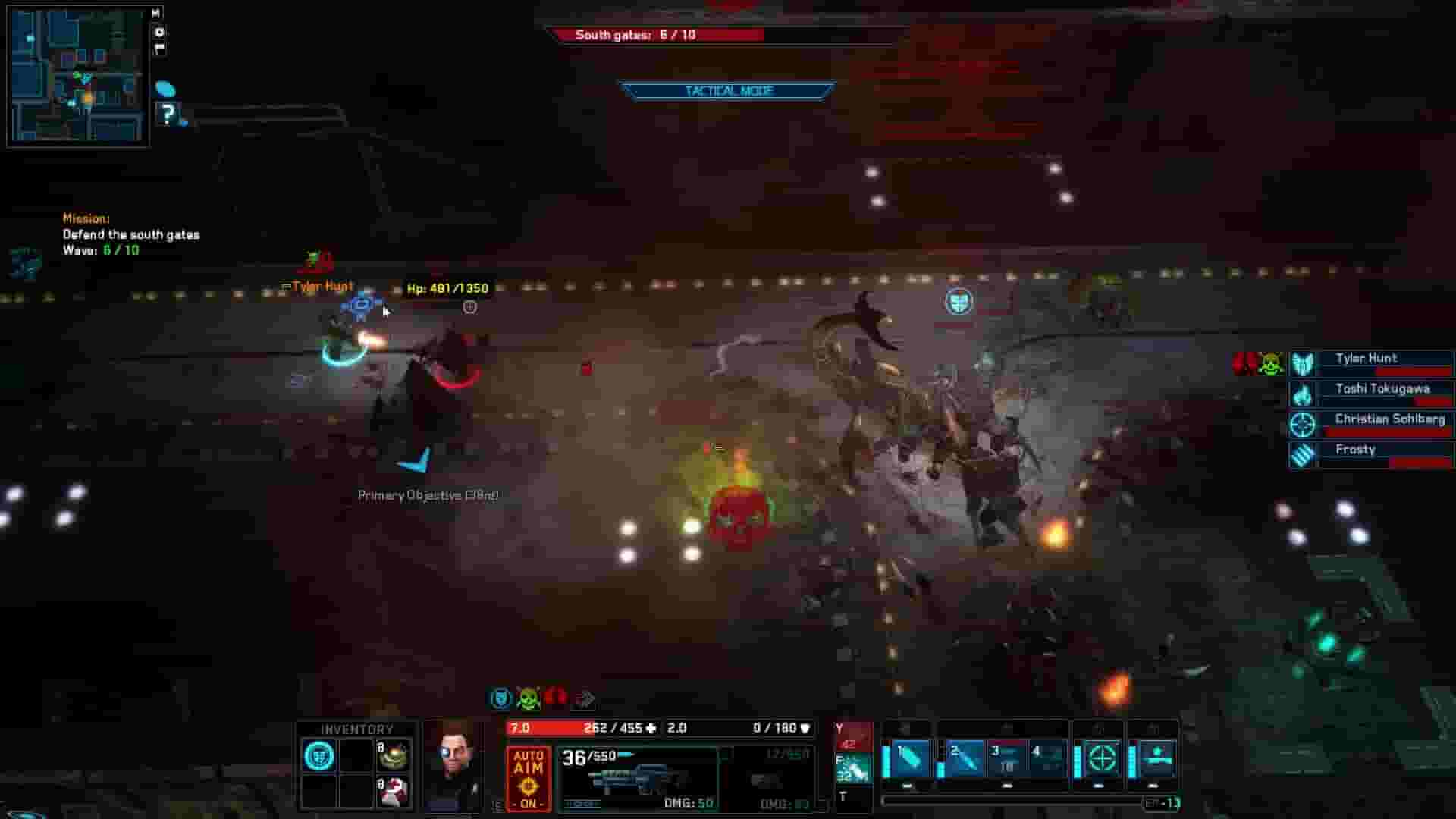This screenshot has width=1456, height=819.
Task: Click the medkit ability icon in the hotbar
Action: [x=1156, y=758]
